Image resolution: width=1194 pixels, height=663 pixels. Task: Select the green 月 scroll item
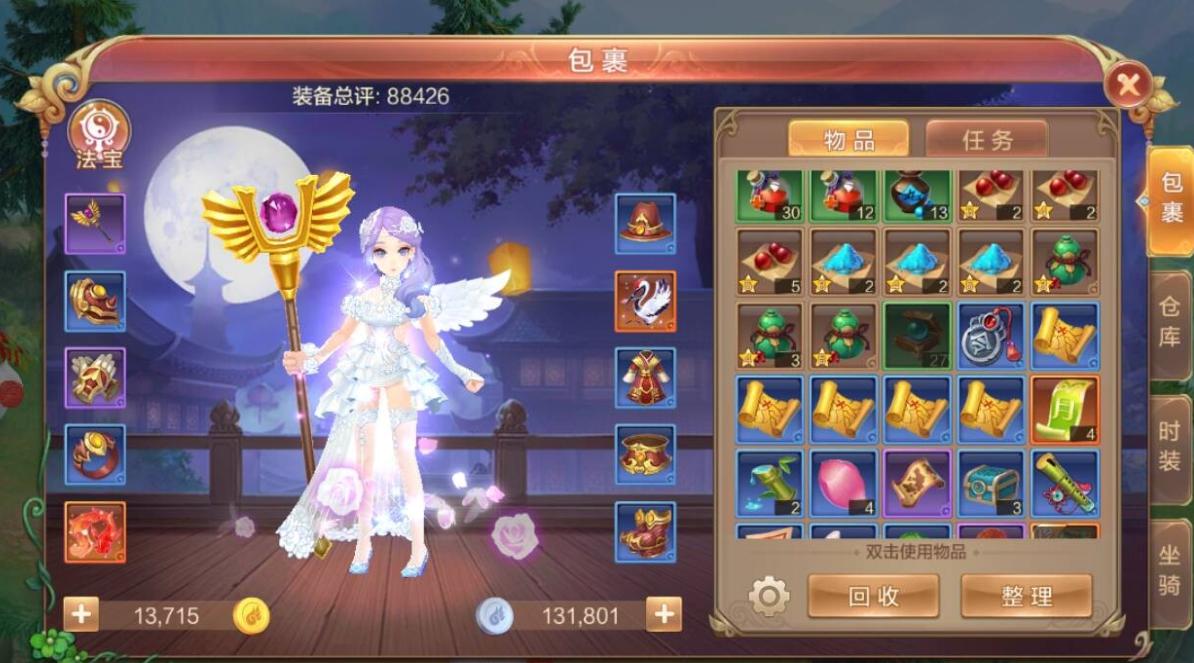pyautogui.click(x=1064, y=408)
